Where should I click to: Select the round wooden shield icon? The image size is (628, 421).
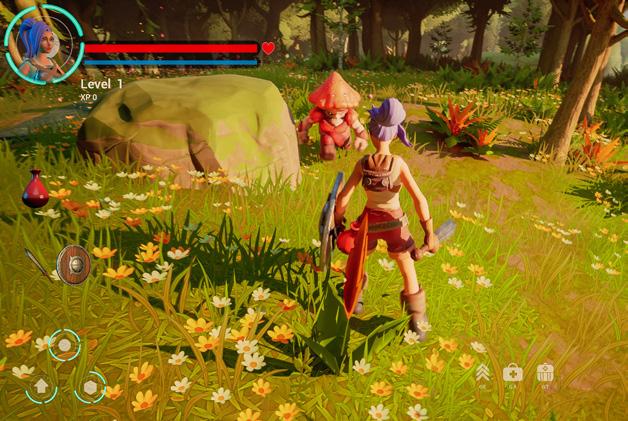[x=73, y=264]
